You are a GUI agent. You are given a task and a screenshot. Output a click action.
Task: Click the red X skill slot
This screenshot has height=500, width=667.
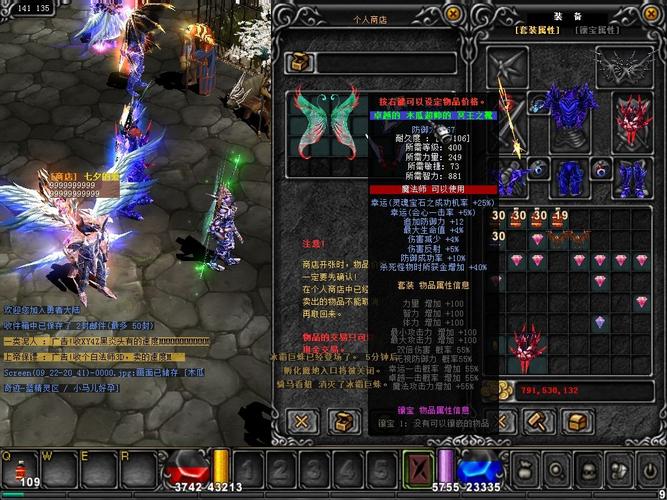click(416, 469)
